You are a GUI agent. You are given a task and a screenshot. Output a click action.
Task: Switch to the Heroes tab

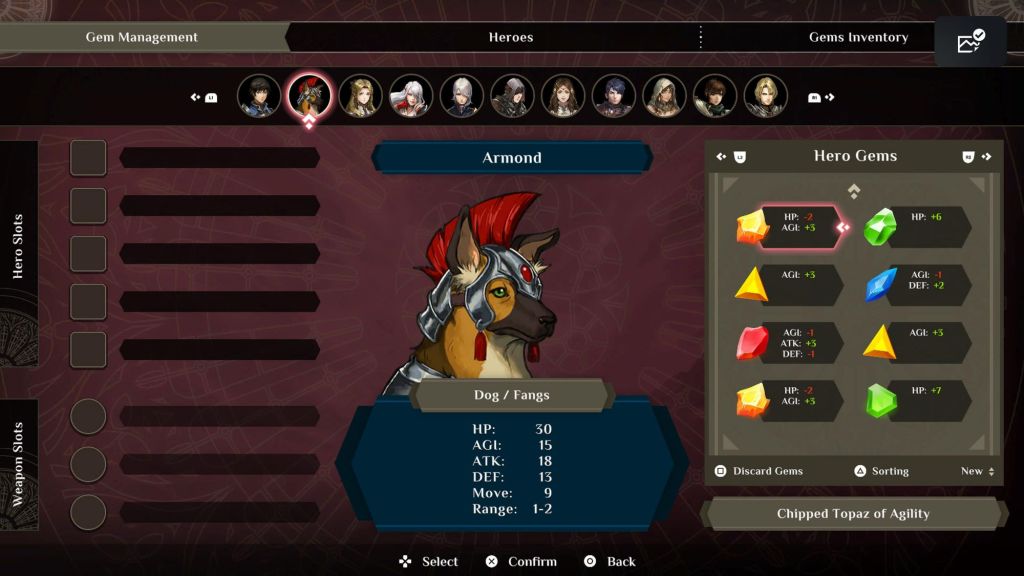click(x=510, y=37)
